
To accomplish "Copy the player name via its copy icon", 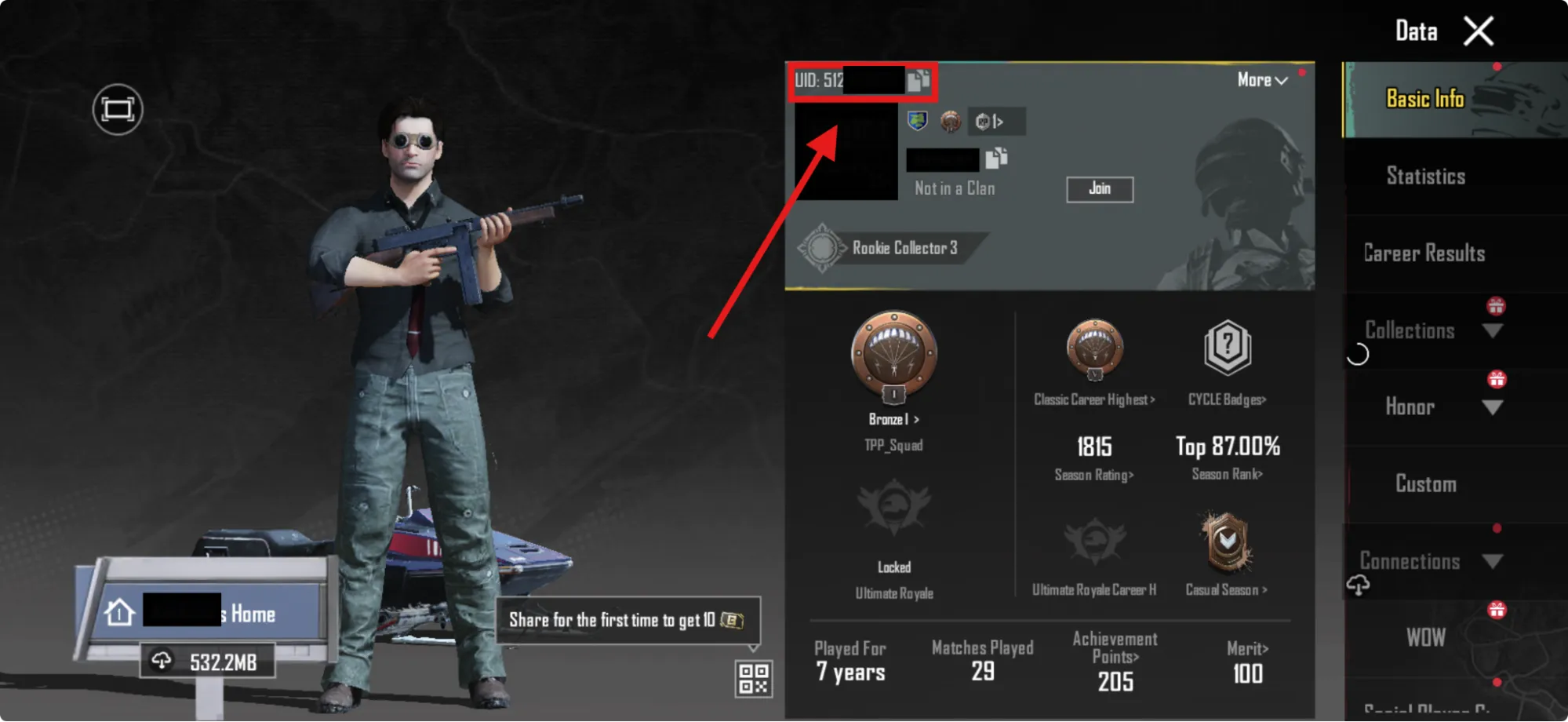I will [995, 160].
